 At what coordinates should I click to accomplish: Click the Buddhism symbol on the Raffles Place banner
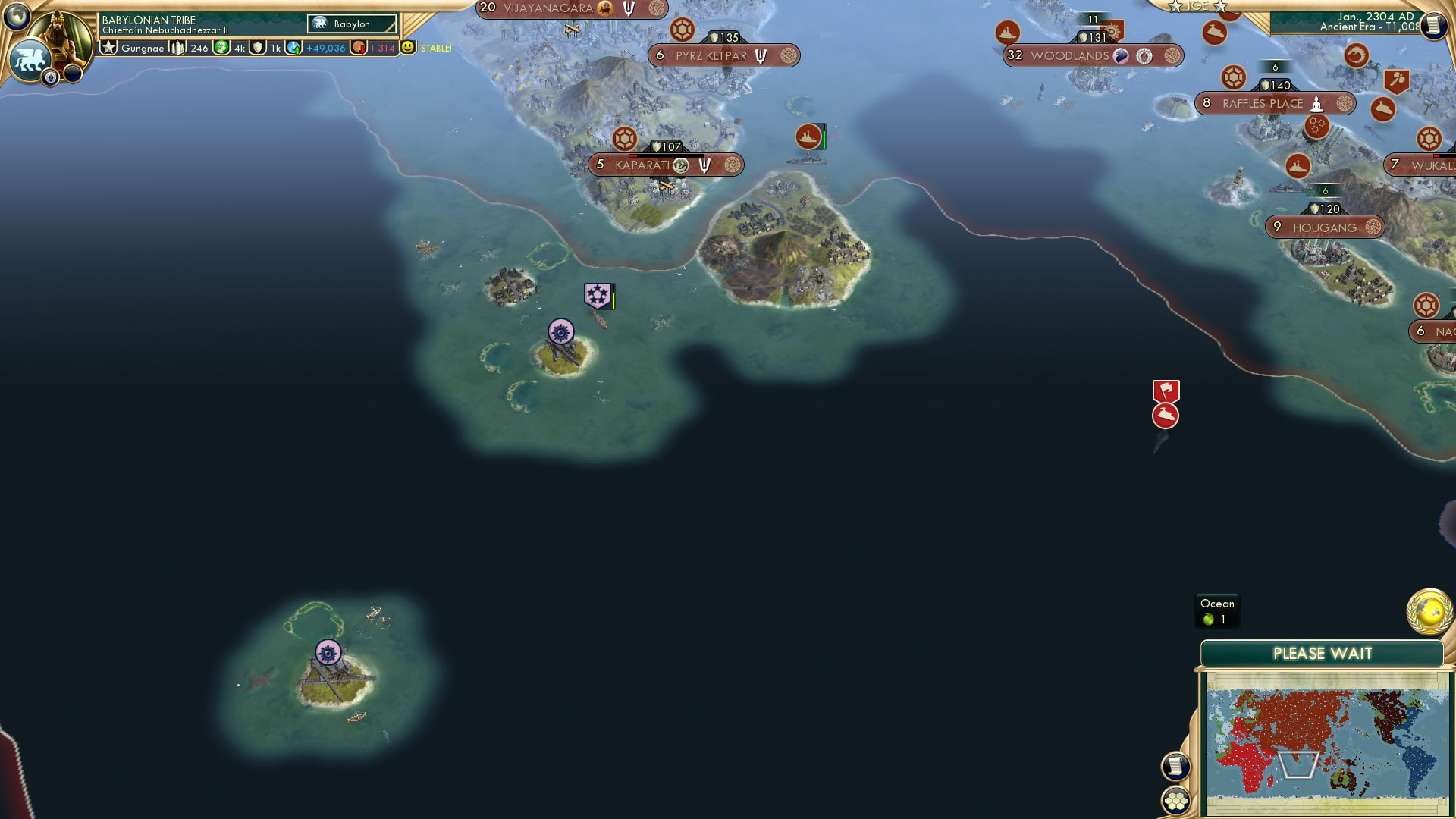tap(1316, 104)
